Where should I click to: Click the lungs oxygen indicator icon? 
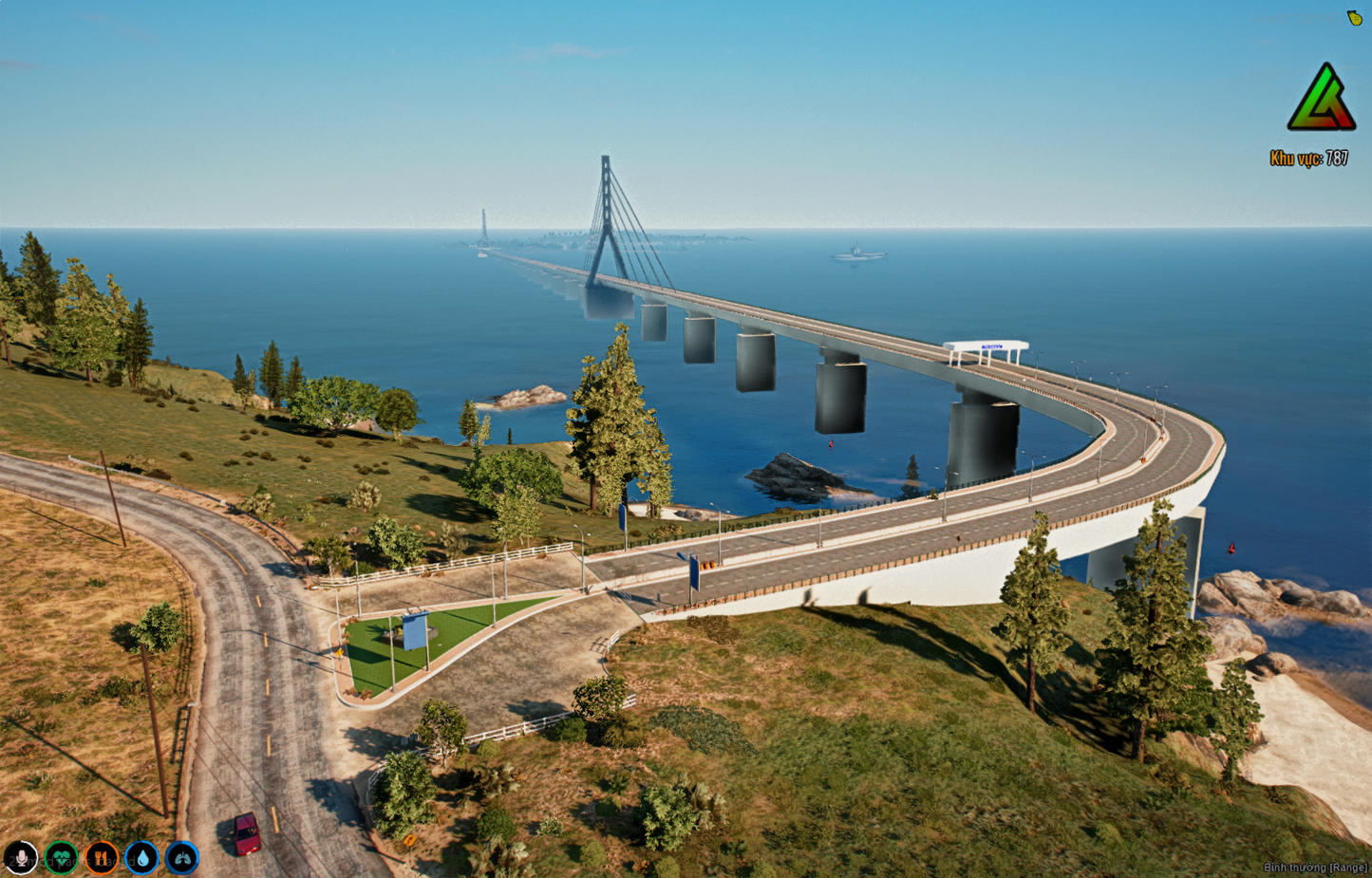pos(181,857)
